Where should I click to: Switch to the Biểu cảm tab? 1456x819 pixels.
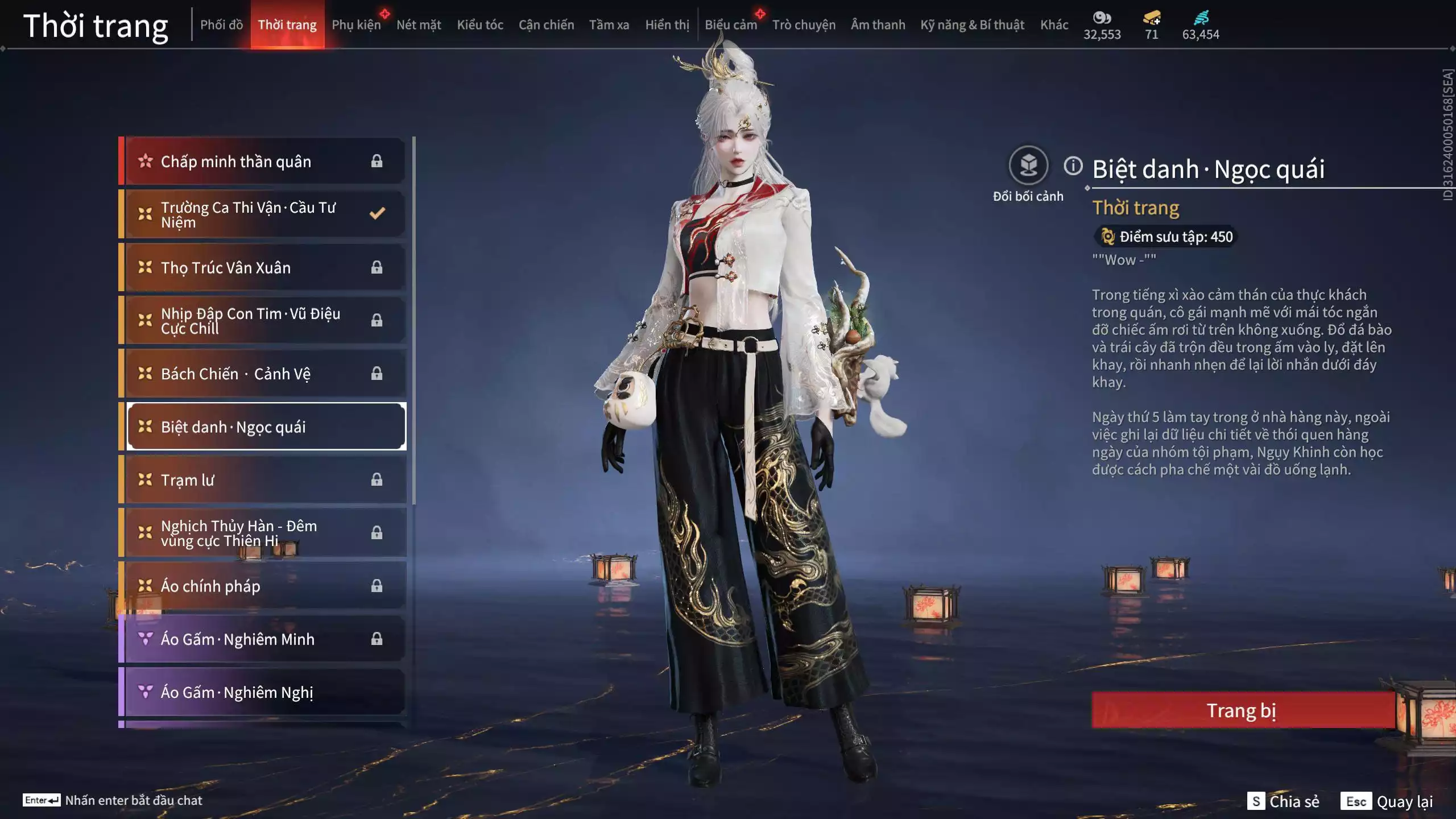(x=731, y=25)
